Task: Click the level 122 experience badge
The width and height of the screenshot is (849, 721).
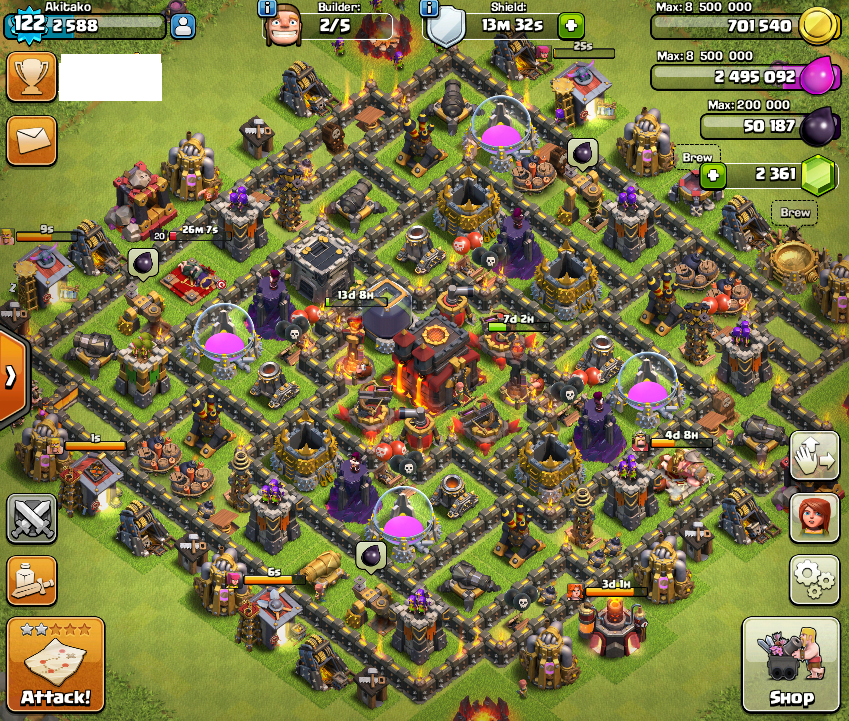Action: 29,25
